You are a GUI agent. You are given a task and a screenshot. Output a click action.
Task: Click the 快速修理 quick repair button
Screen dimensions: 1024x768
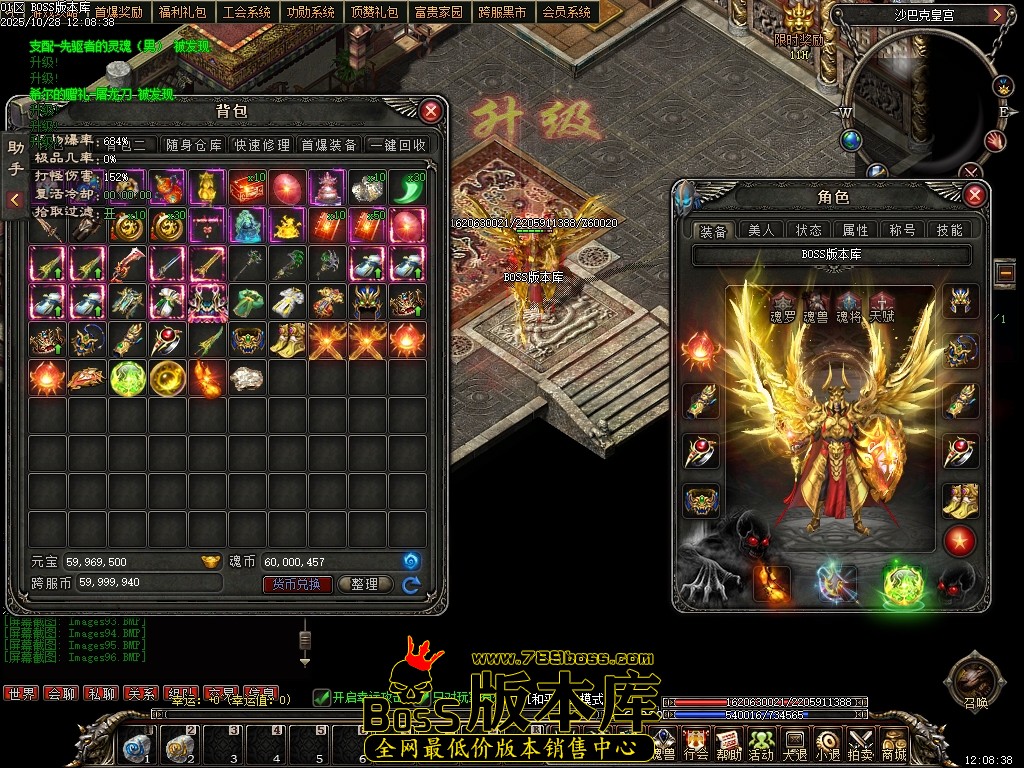(x=262, y=145)
